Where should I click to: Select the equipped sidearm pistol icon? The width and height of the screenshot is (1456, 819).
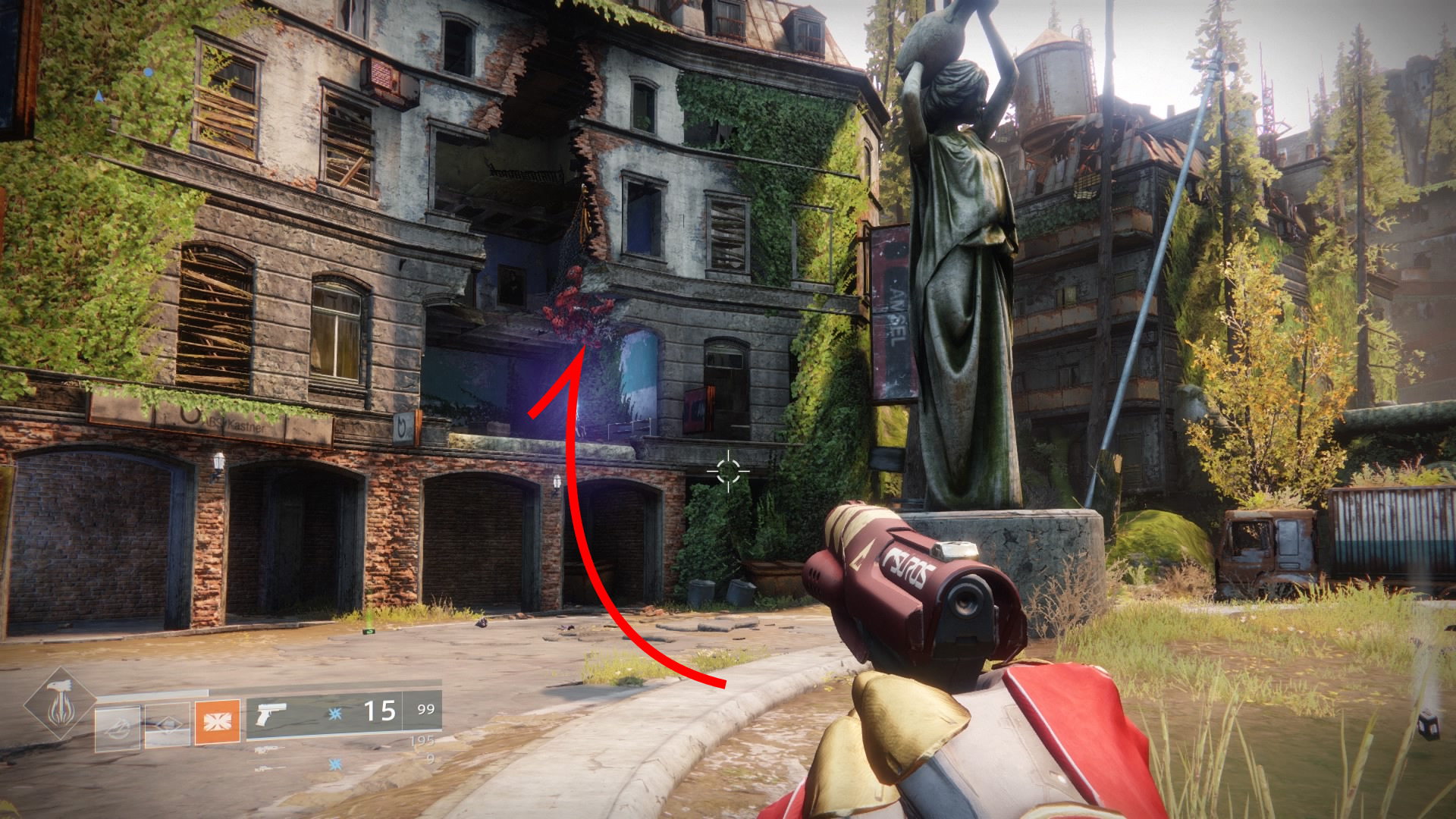[271, 714]
